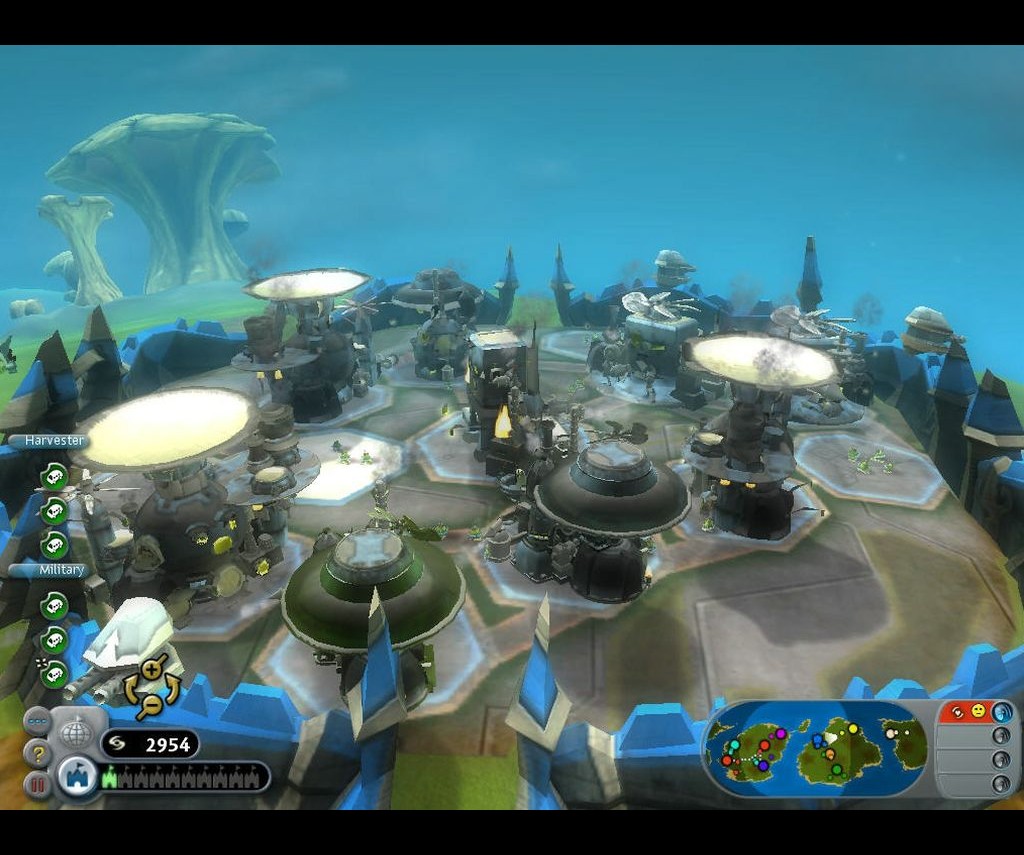Screen dimensions: 1024x855
Task: Select the white city marker on the eastern island
Action: [x=891, y=732]
